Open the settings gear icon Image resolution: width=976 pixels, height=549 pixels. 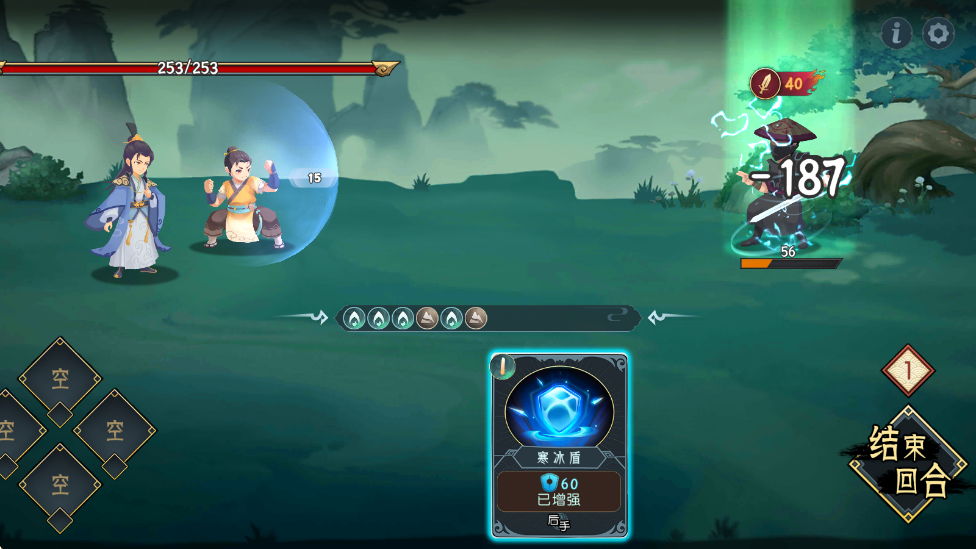point(938,34)
